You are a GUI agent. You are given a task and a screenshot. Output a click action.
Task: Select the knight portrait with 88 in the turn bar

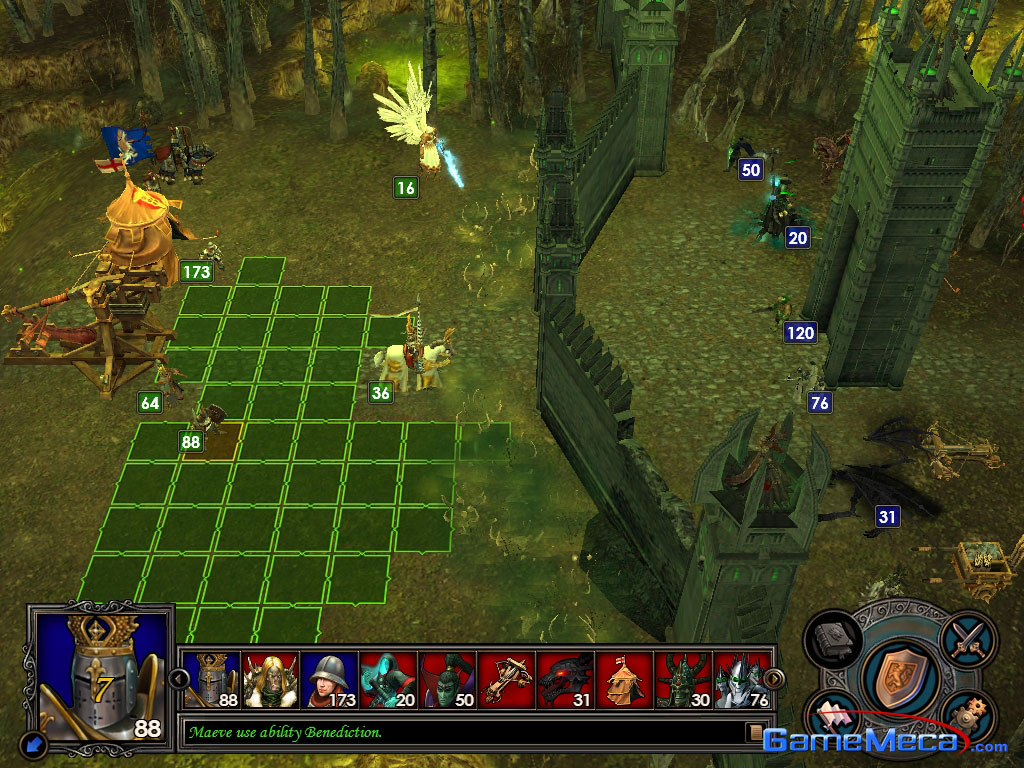210,680
